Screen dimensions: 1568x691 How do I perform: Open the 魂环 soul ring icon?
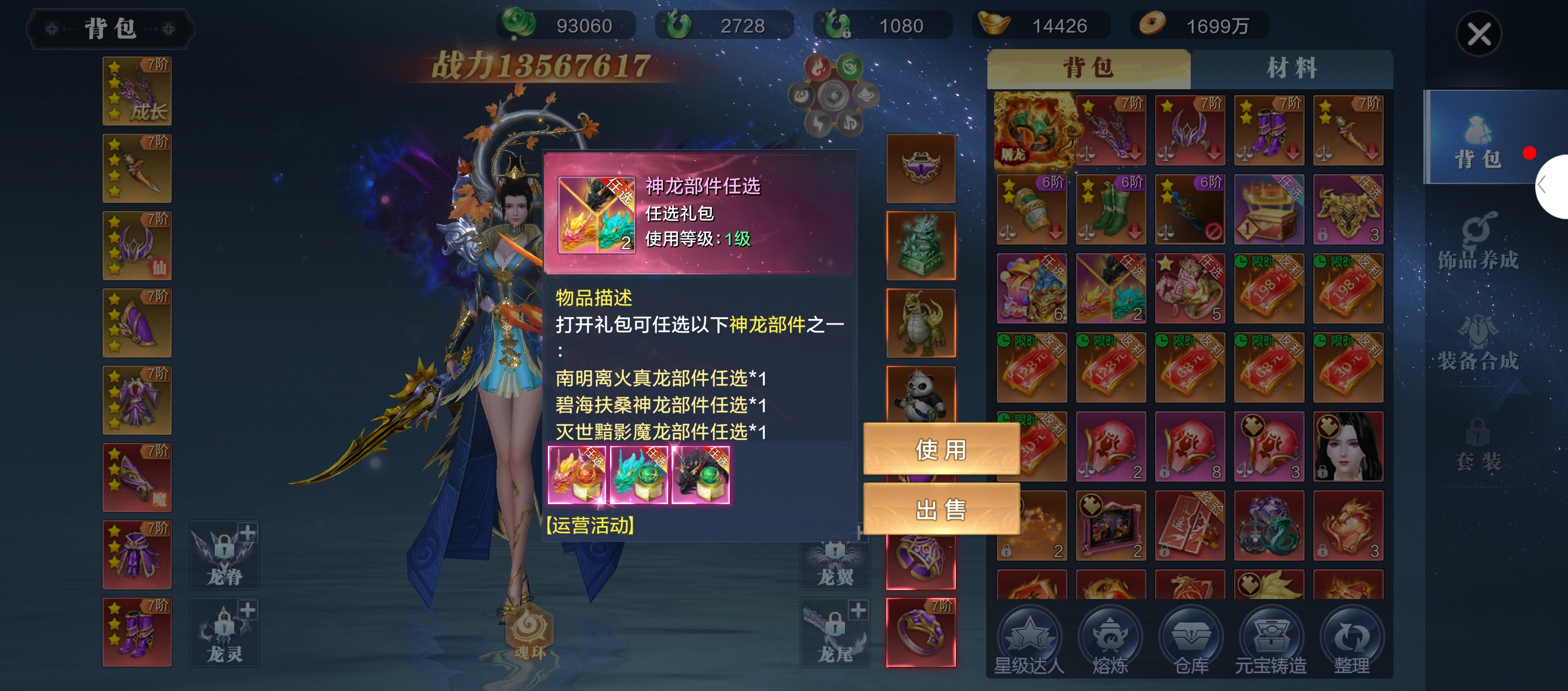529,633
